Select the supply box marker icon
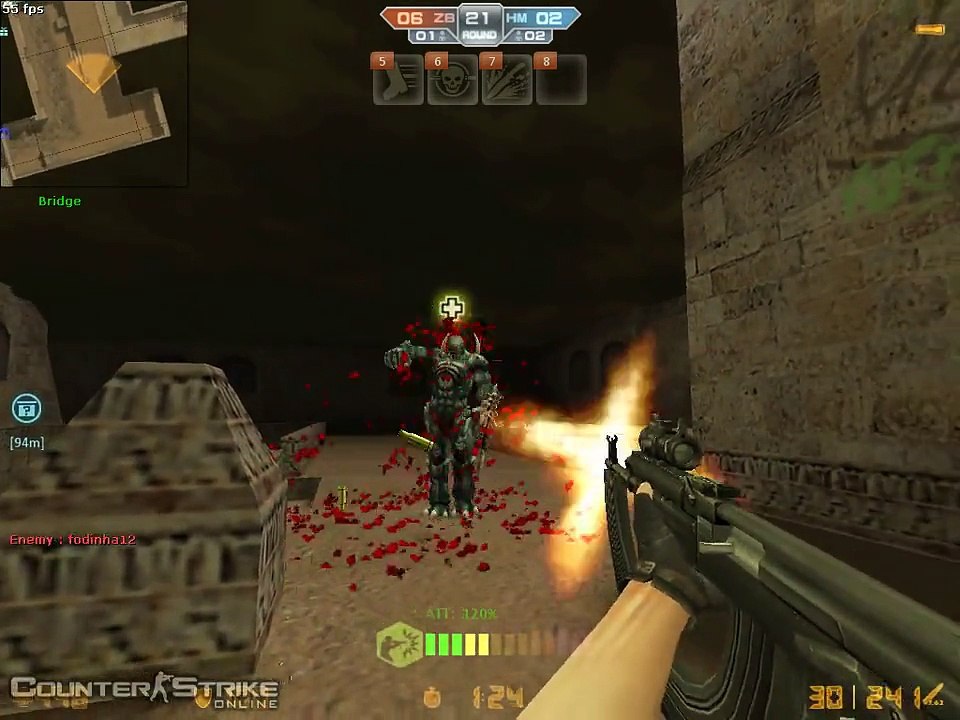Viewport: 960px width, 720px height. pos(26,408)
